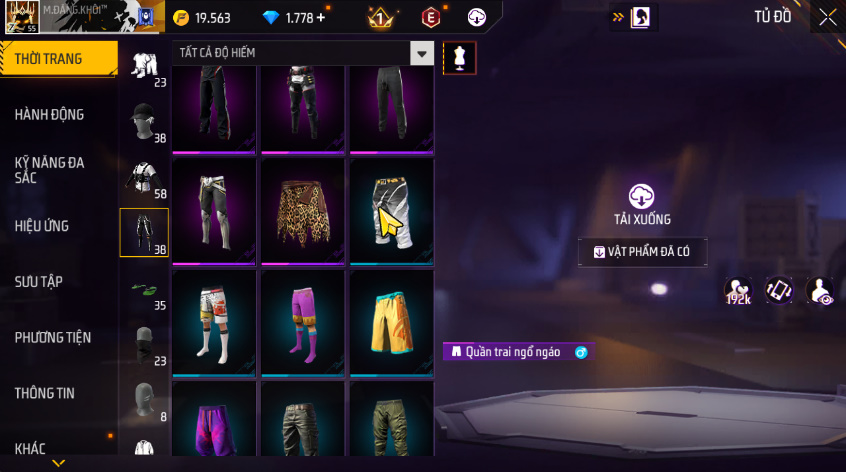
Task: Select the yellow shorts item
Action: click(x=391, y=321)
